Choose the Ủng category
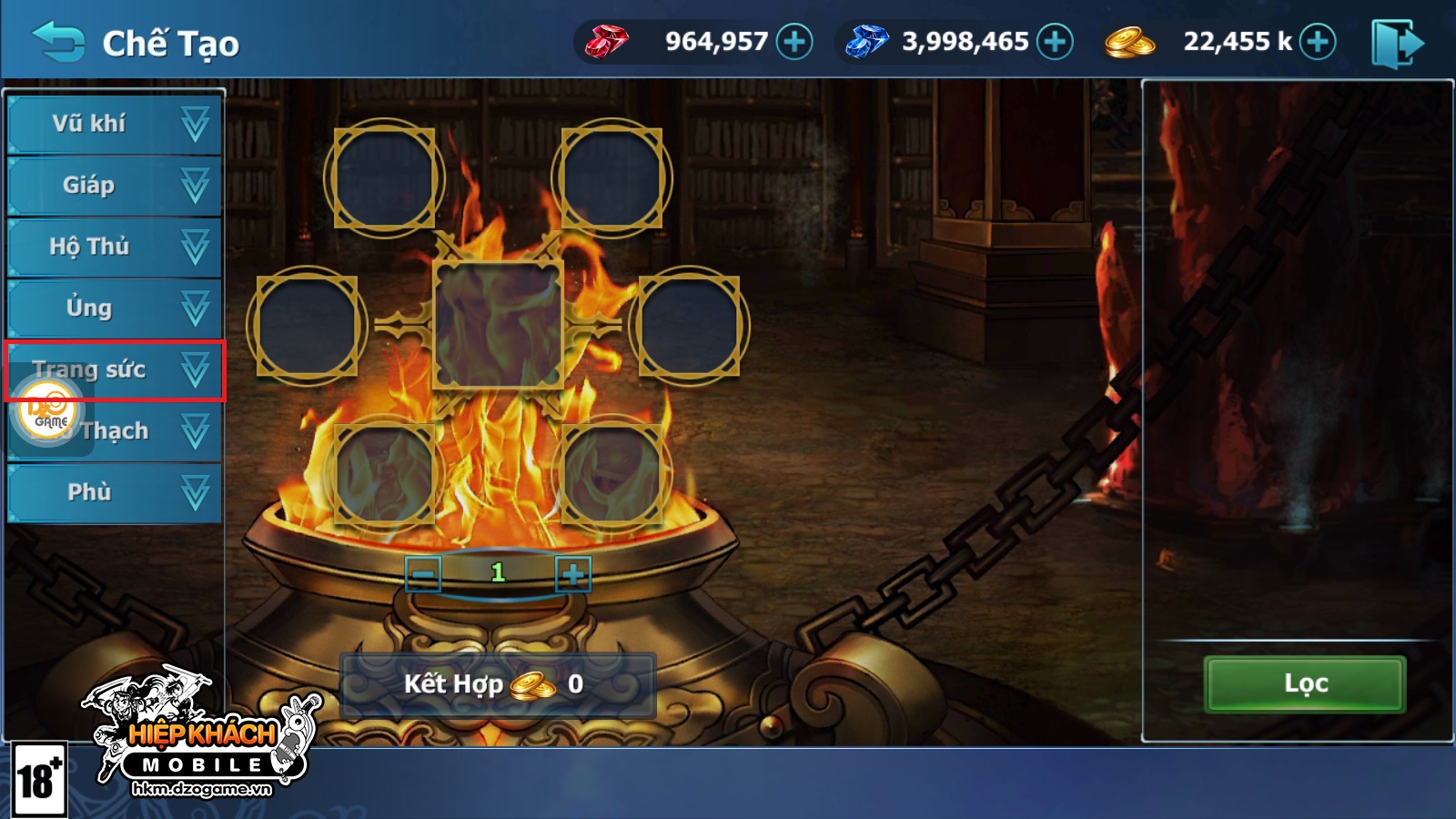The image size is (1456, 819). (x=115, y=308)
